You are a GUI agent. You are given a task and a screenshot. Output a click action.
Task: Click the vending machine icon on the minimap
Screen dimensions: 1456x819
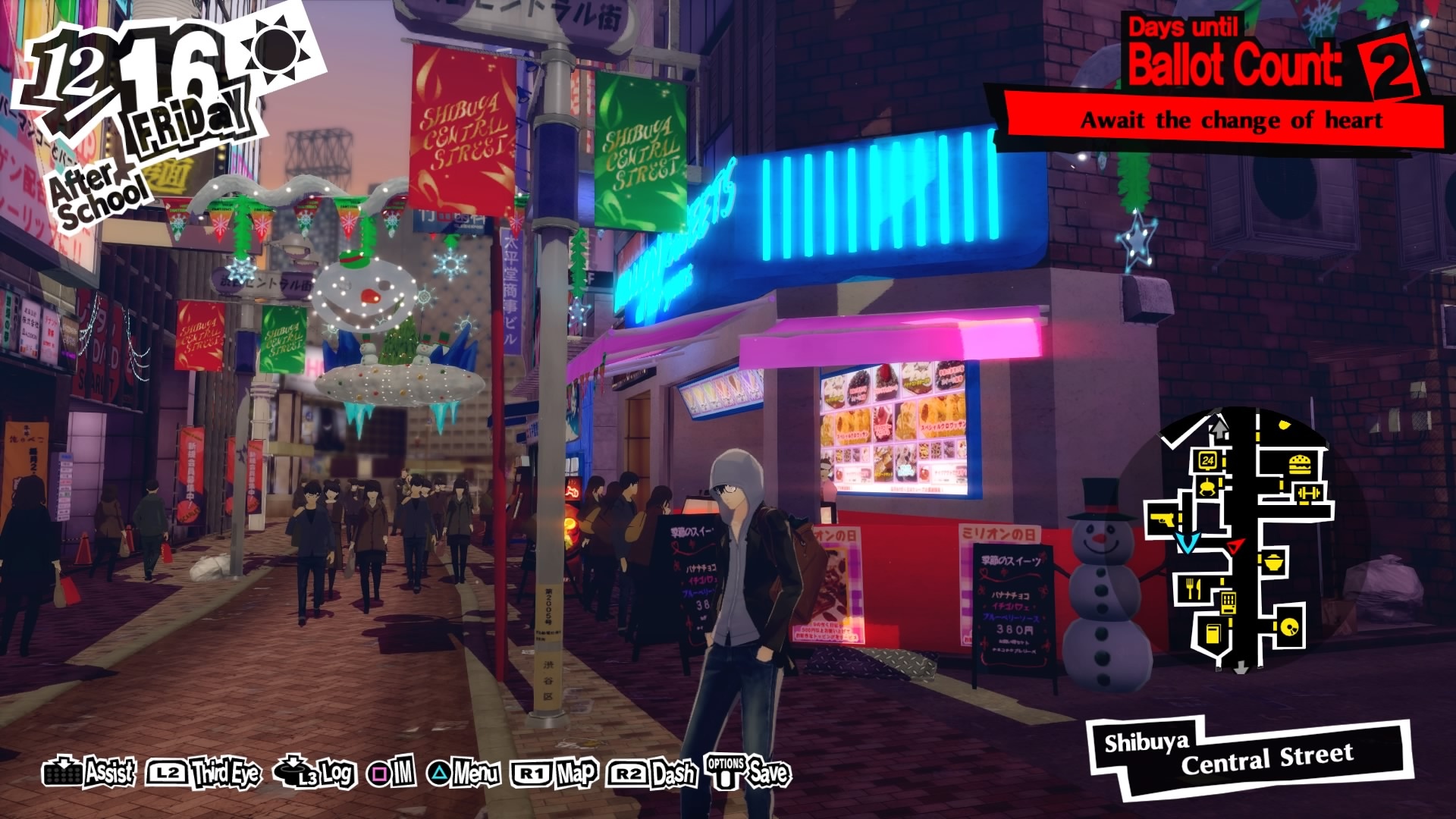pyautogui.click(x=1228, y=601)
